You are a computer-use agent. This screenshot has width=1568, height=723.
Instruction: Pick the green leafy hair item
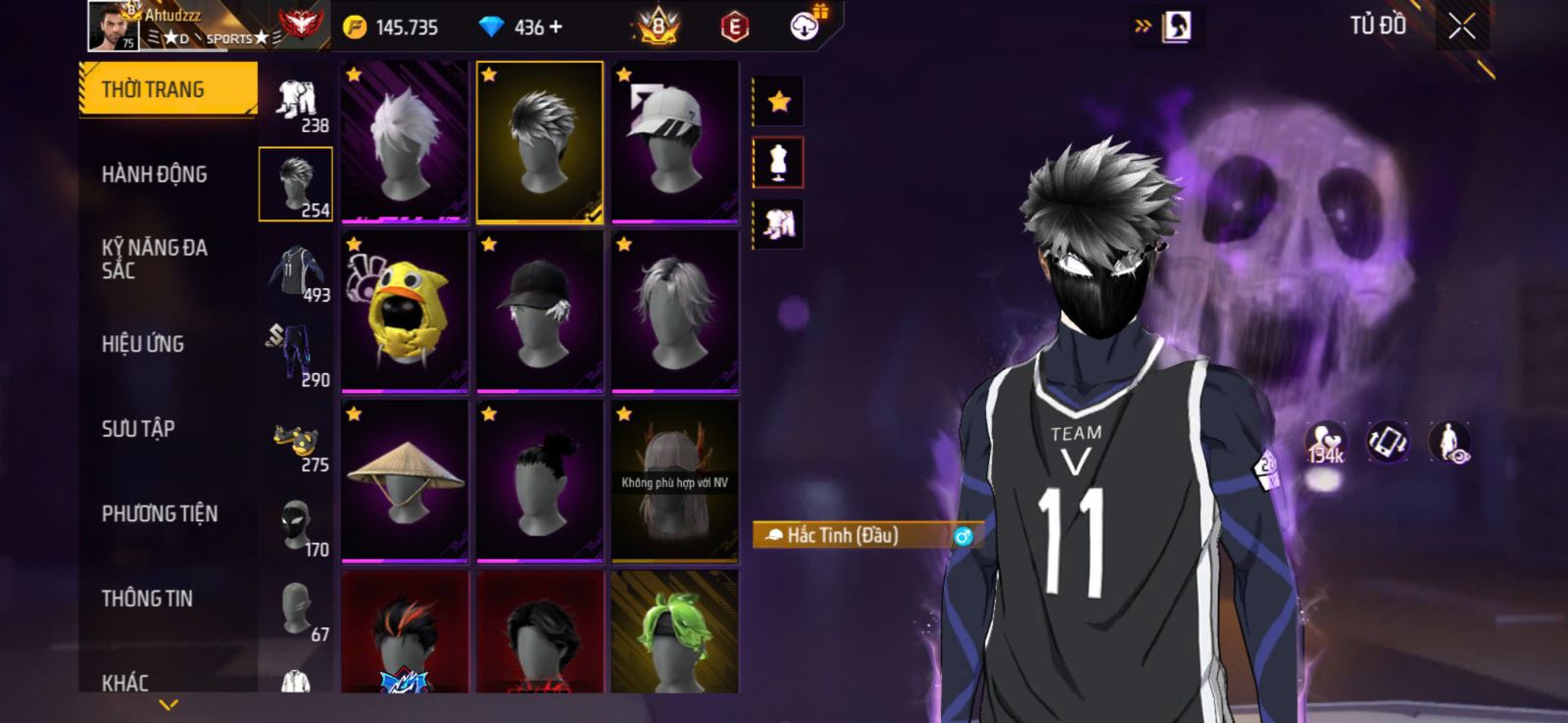click(674, 633)
